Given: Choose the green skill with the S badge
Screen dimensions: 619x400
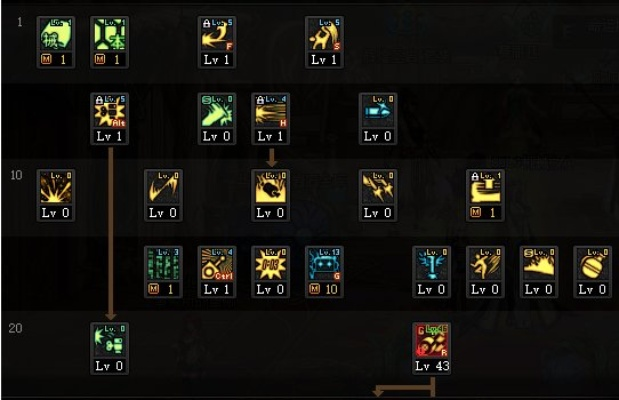Looking at the screenshot, I should 216,111.
